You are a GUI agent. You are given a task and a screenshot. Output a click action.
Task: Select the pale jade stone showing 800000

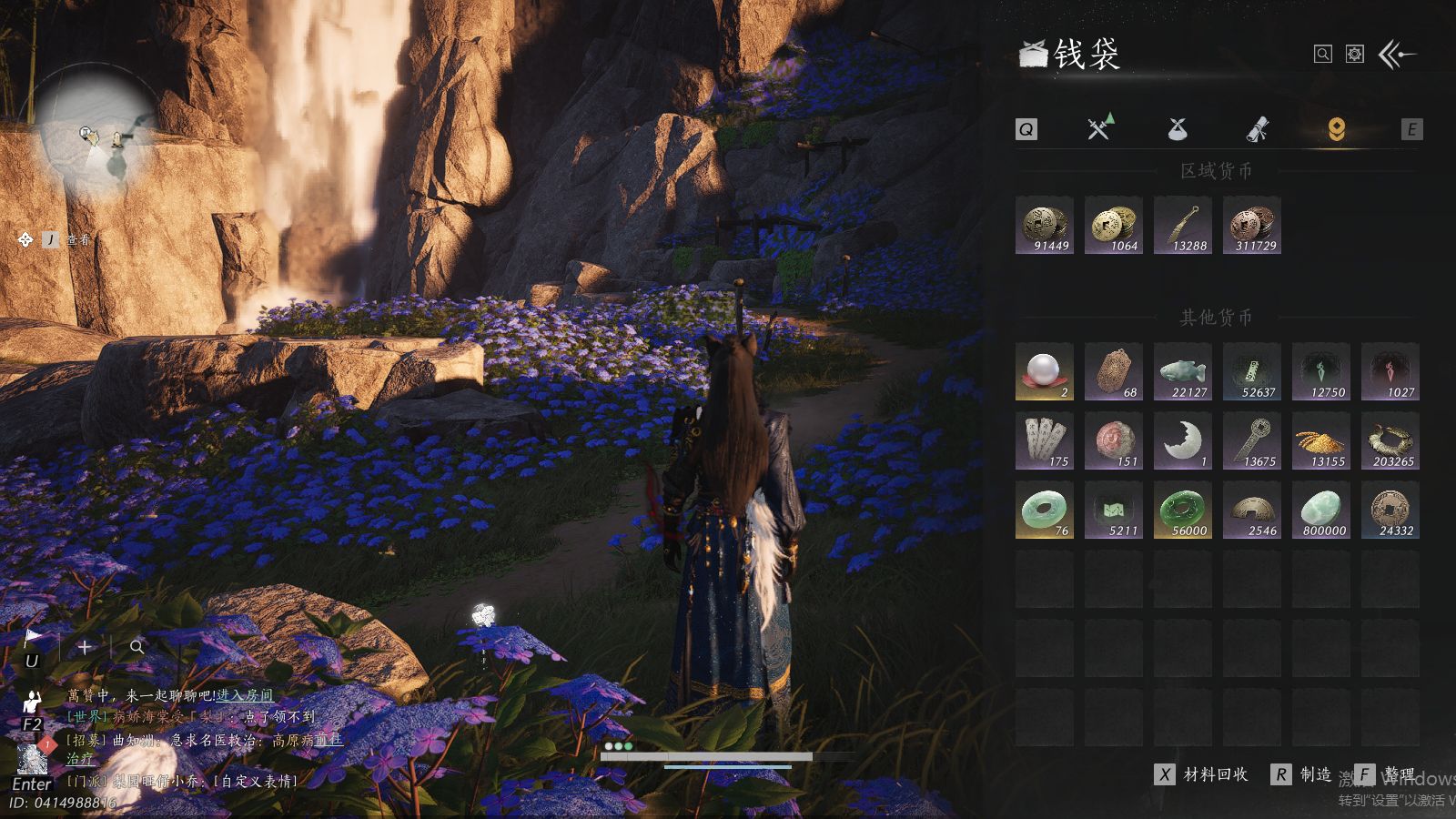[x=1321, y=510]
